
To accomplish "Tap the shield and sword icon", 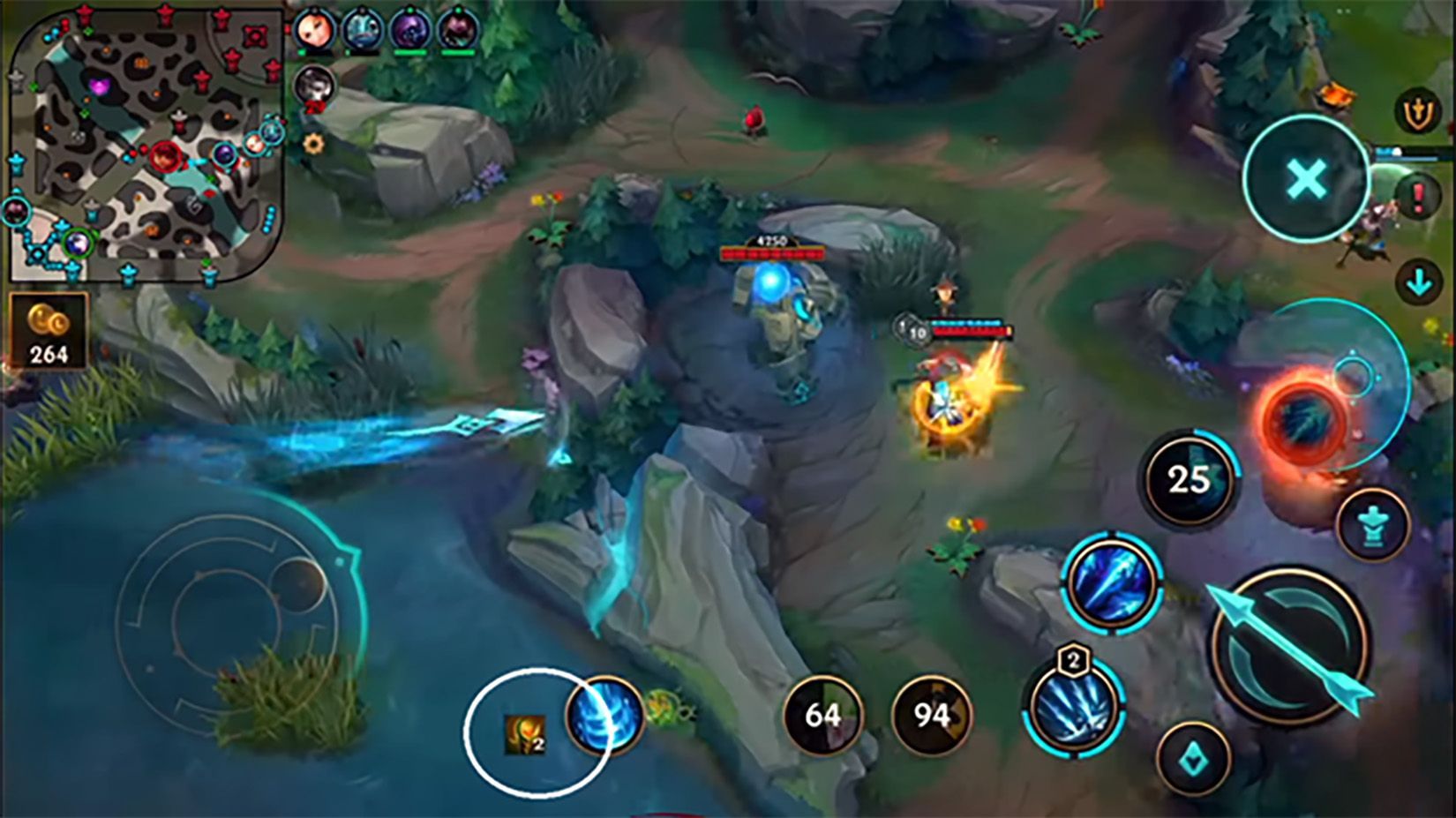I will coord(1417,114).
